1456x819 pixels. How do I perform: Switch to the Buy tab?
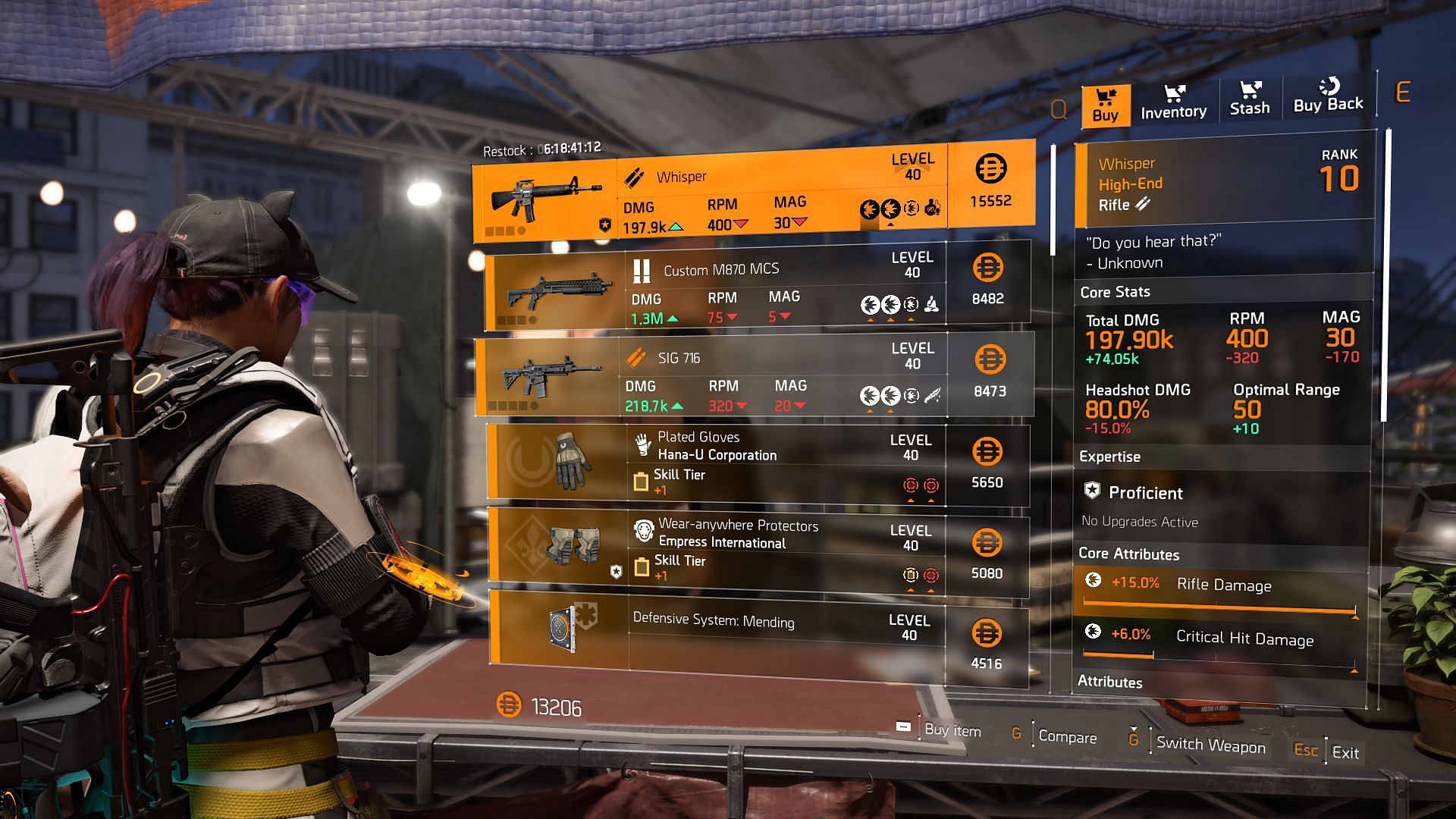pos(1105,105)
